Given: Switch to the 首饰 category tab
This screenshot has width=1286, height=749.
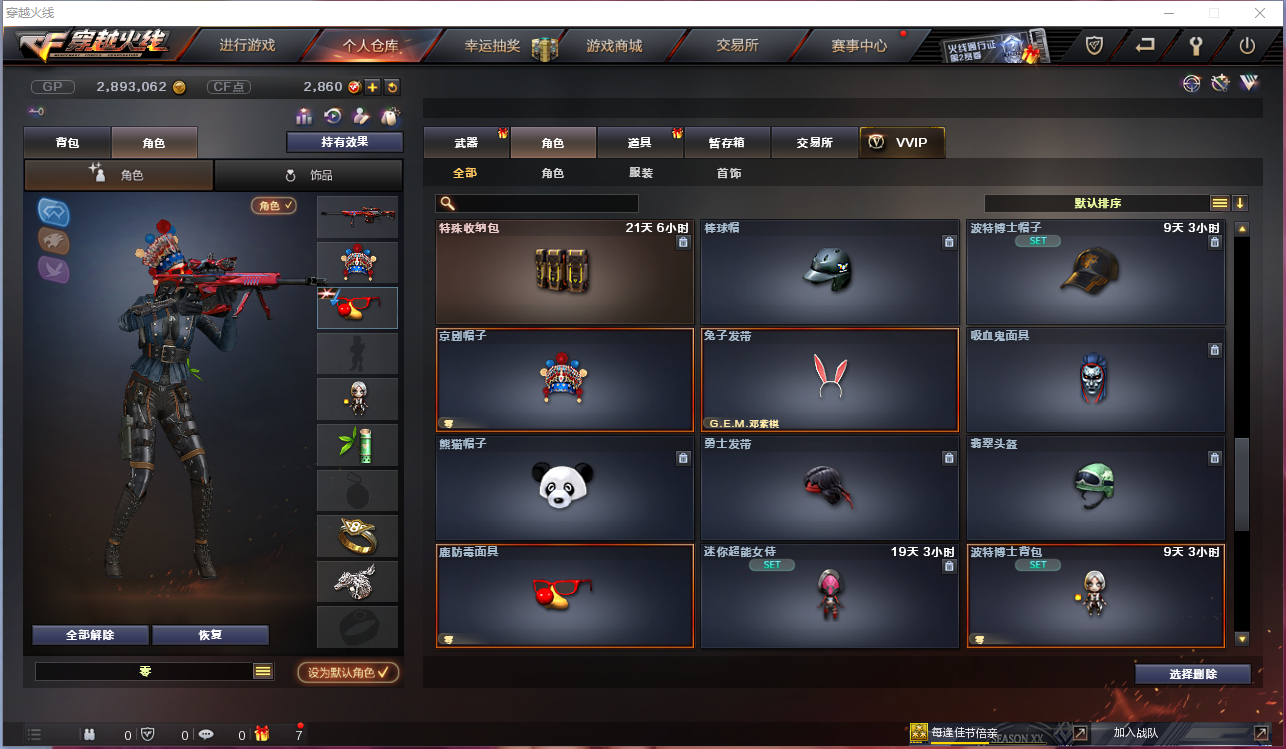Looking at the screenshot, I should (x=732, y=172).
